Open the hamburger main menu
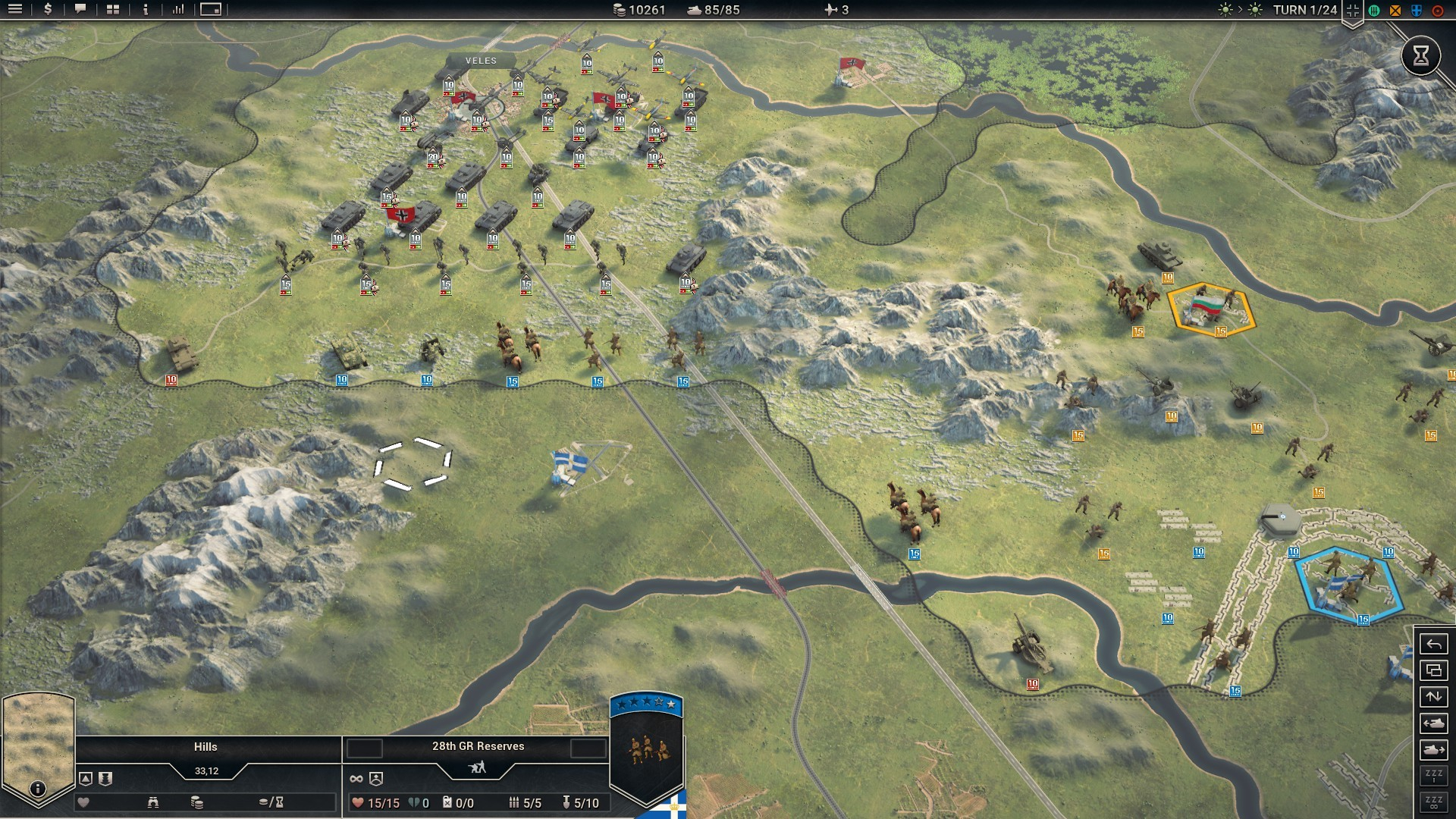The width and height of the screenshot is (1456, 819). click(x=15, y=9)
